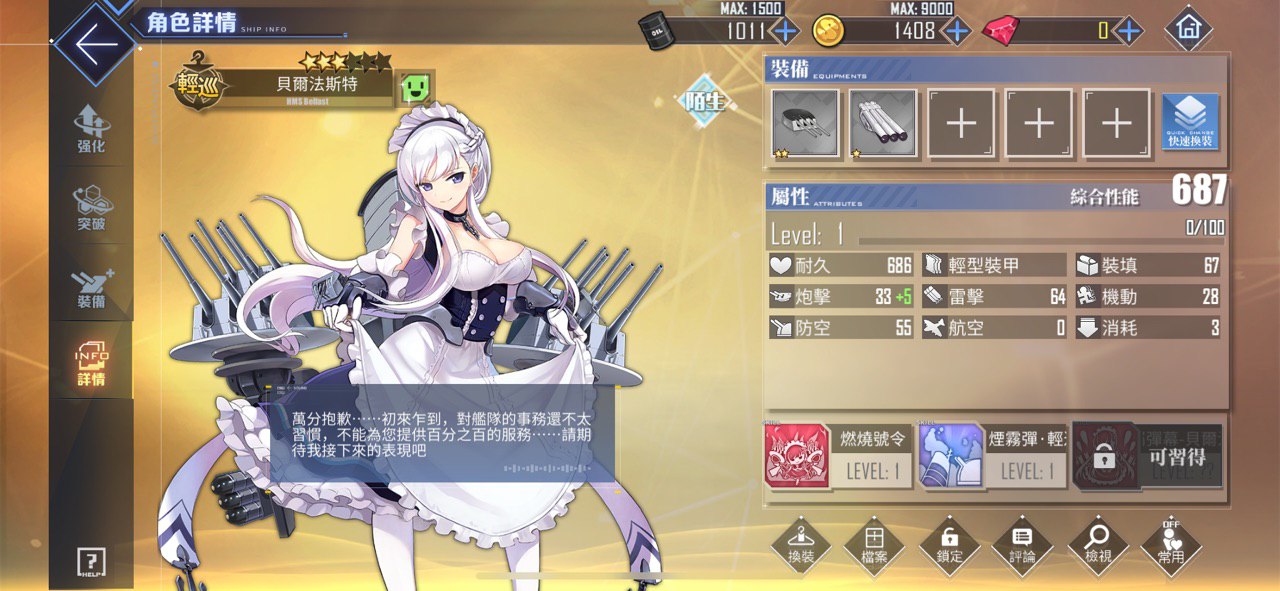Switch to the 突破 limit break tab
Screen dimensions: 1280x591
[91, 207]
